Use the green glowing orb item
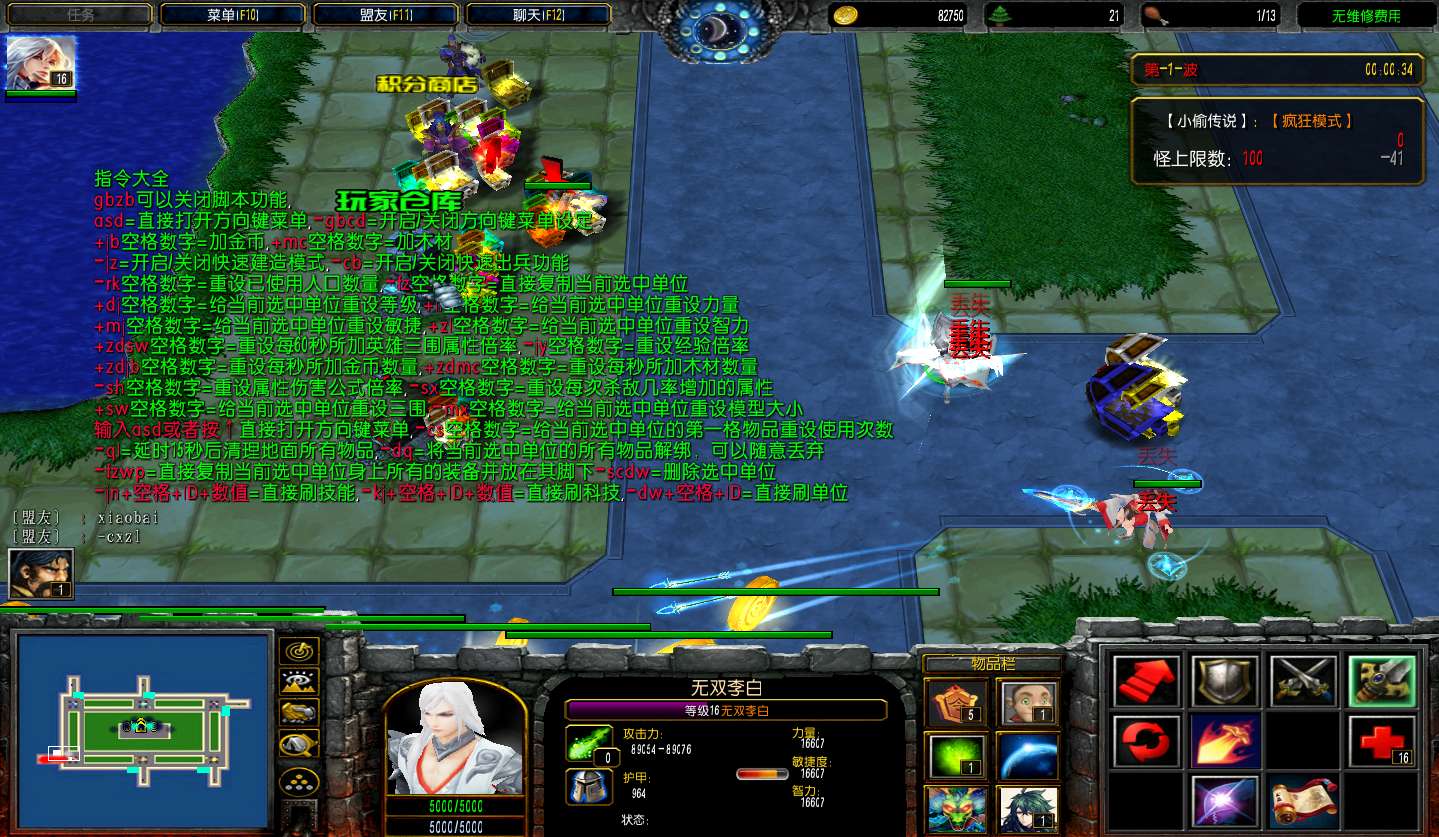Screen dimensions: 1439x837 [958, 756]
